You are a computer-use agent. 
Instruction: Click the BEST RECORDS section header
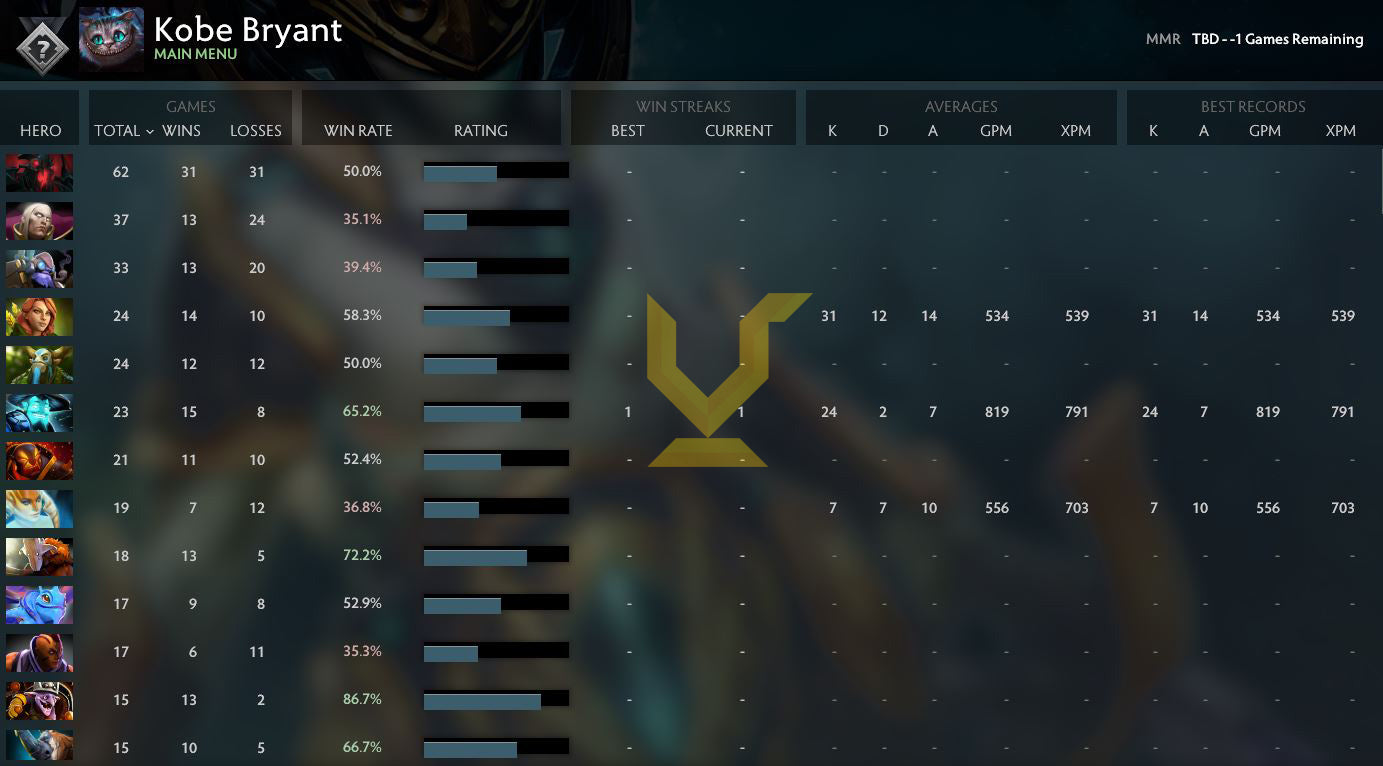pyautogui.click(x=1253, y=106)
